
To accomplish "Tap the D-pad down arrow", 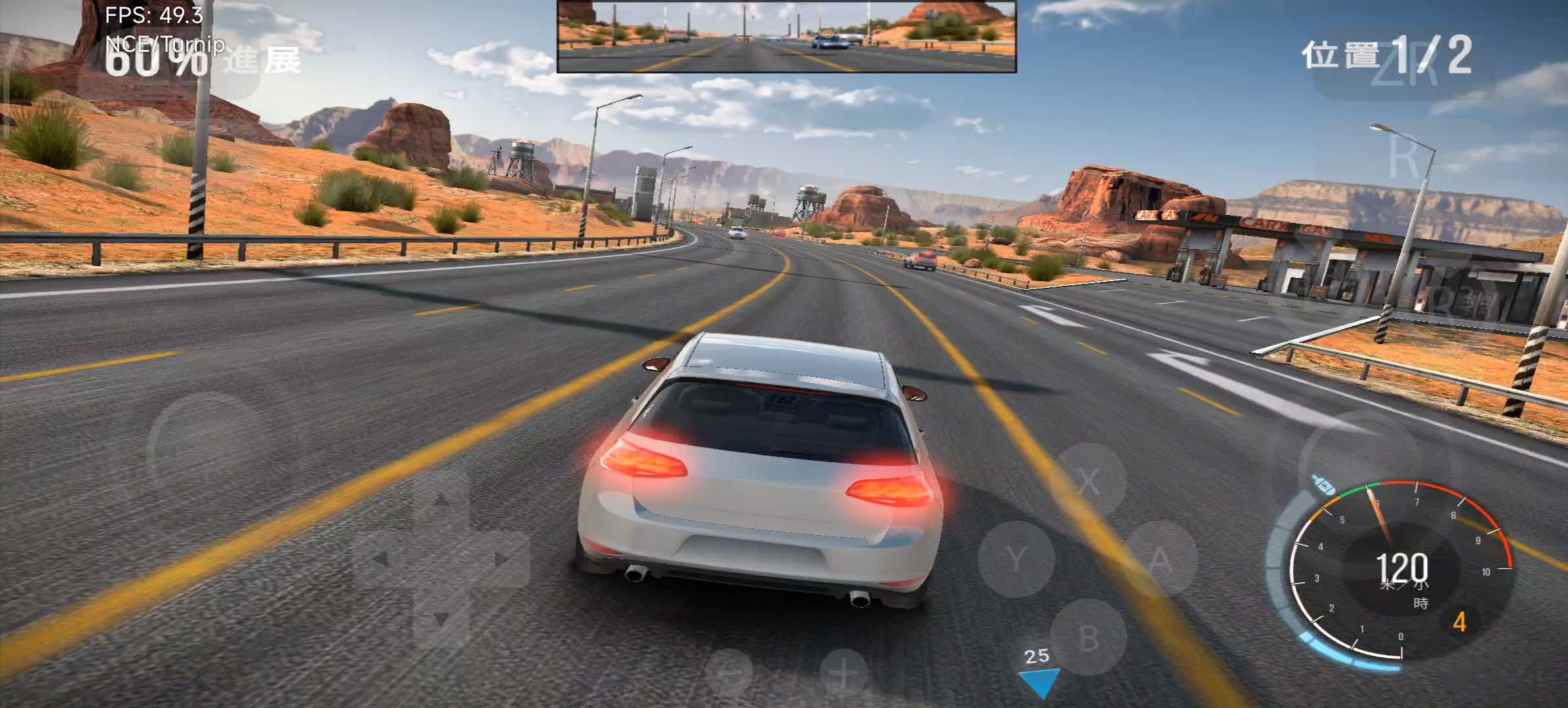I will click(441, 618).
